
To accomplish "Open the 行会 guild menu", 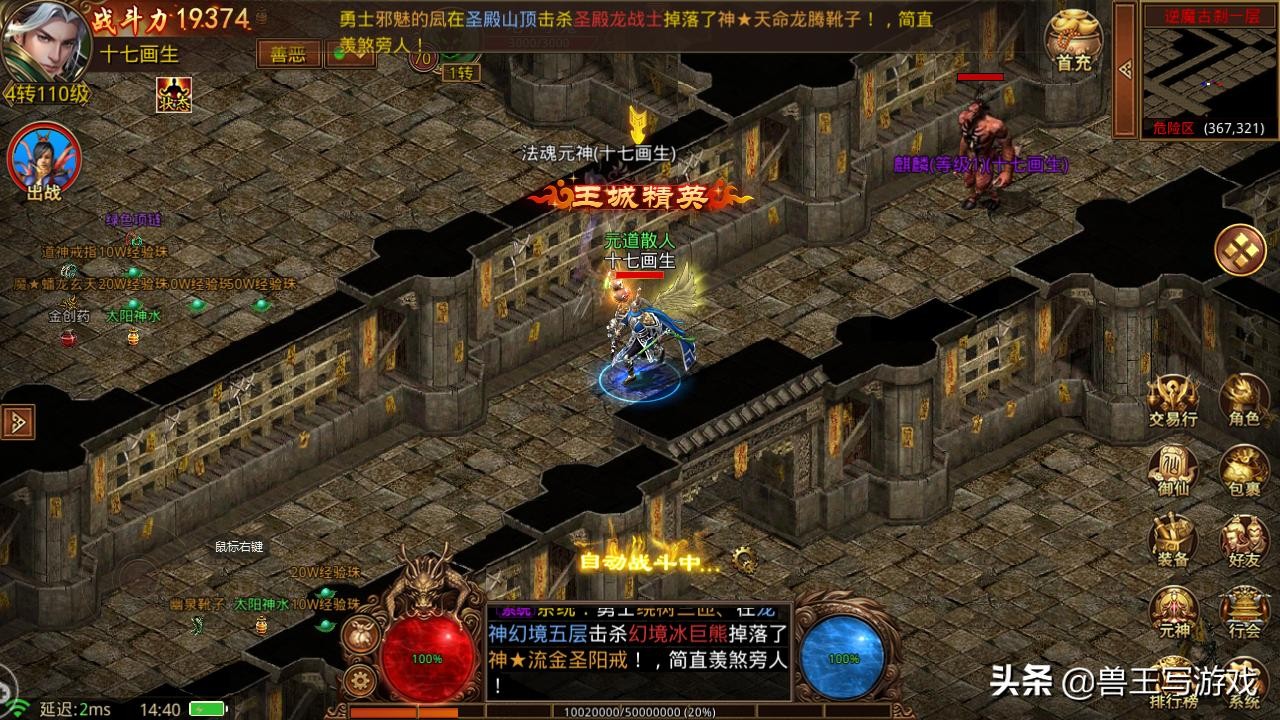I will 1244,612.
